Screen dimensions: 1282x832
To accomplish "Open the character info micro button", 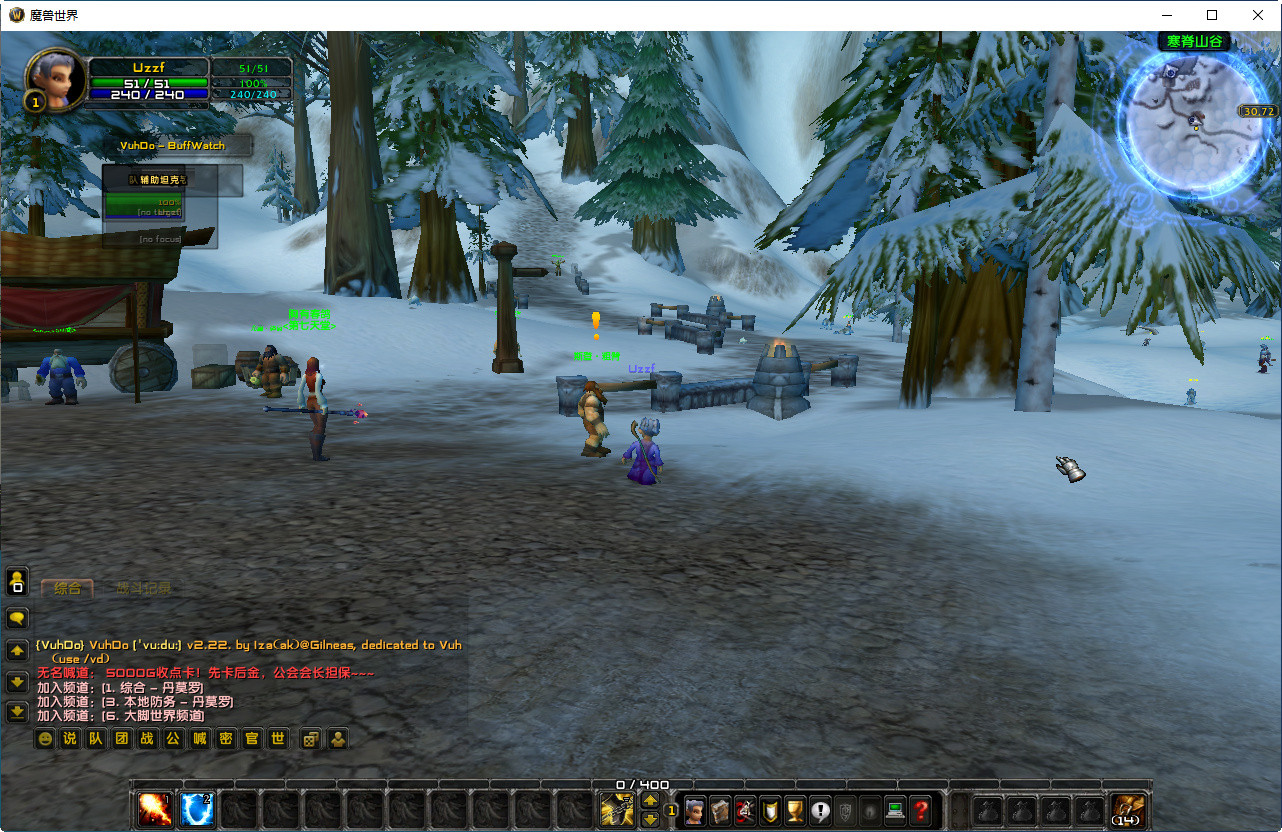I will (695, 810).
